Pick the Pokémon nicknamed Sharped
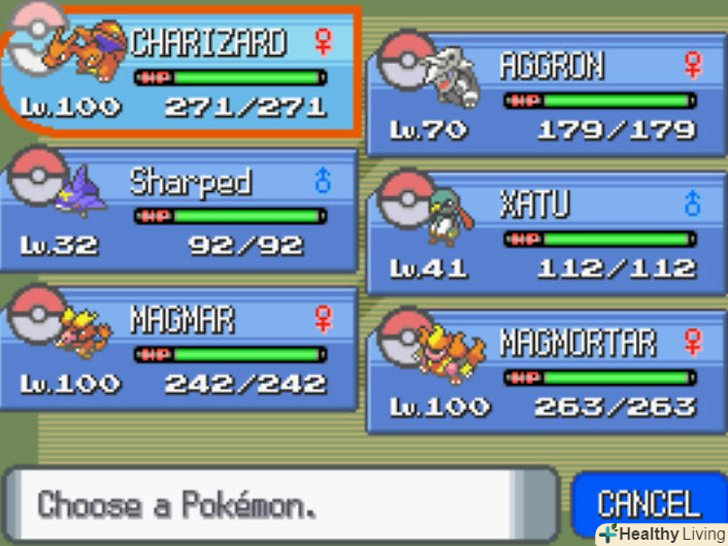 pos(180,212)
